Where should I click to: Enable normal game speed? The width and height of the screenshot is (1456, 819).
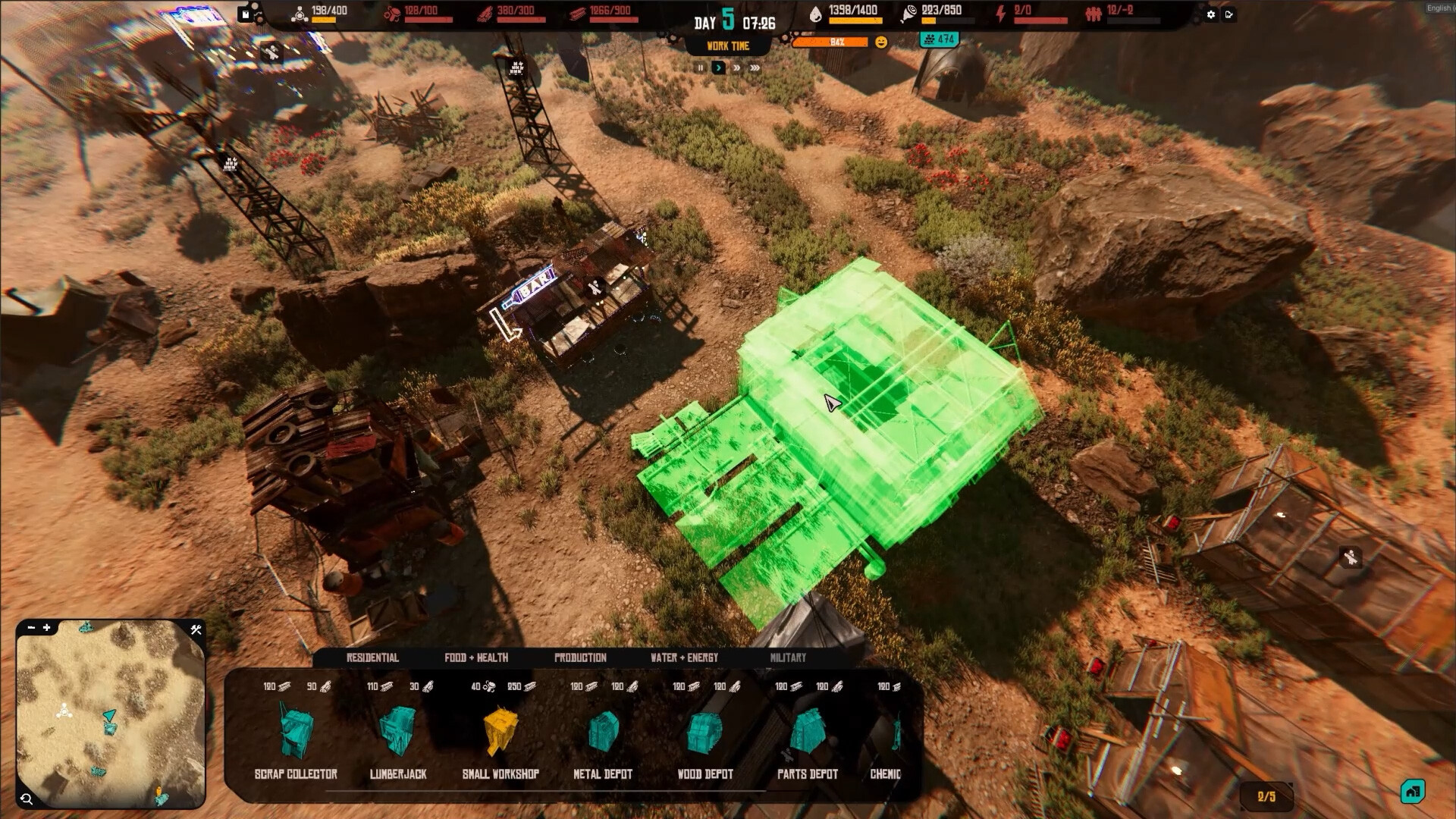717,67
